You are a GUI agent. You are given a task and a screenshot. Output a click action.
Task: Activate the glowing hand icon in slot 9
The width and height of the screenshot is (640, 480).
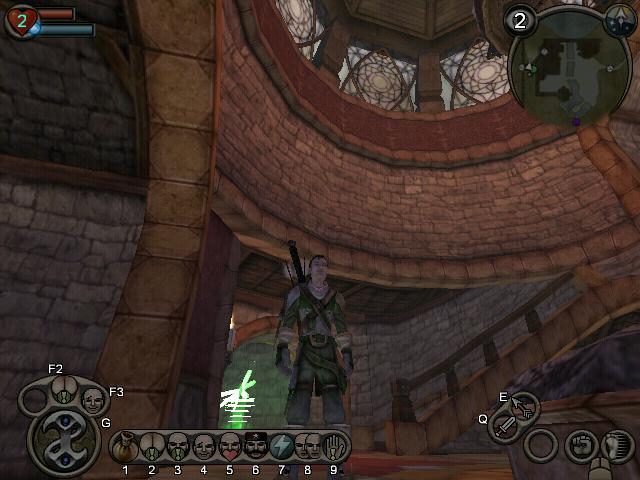click(333, 445)
